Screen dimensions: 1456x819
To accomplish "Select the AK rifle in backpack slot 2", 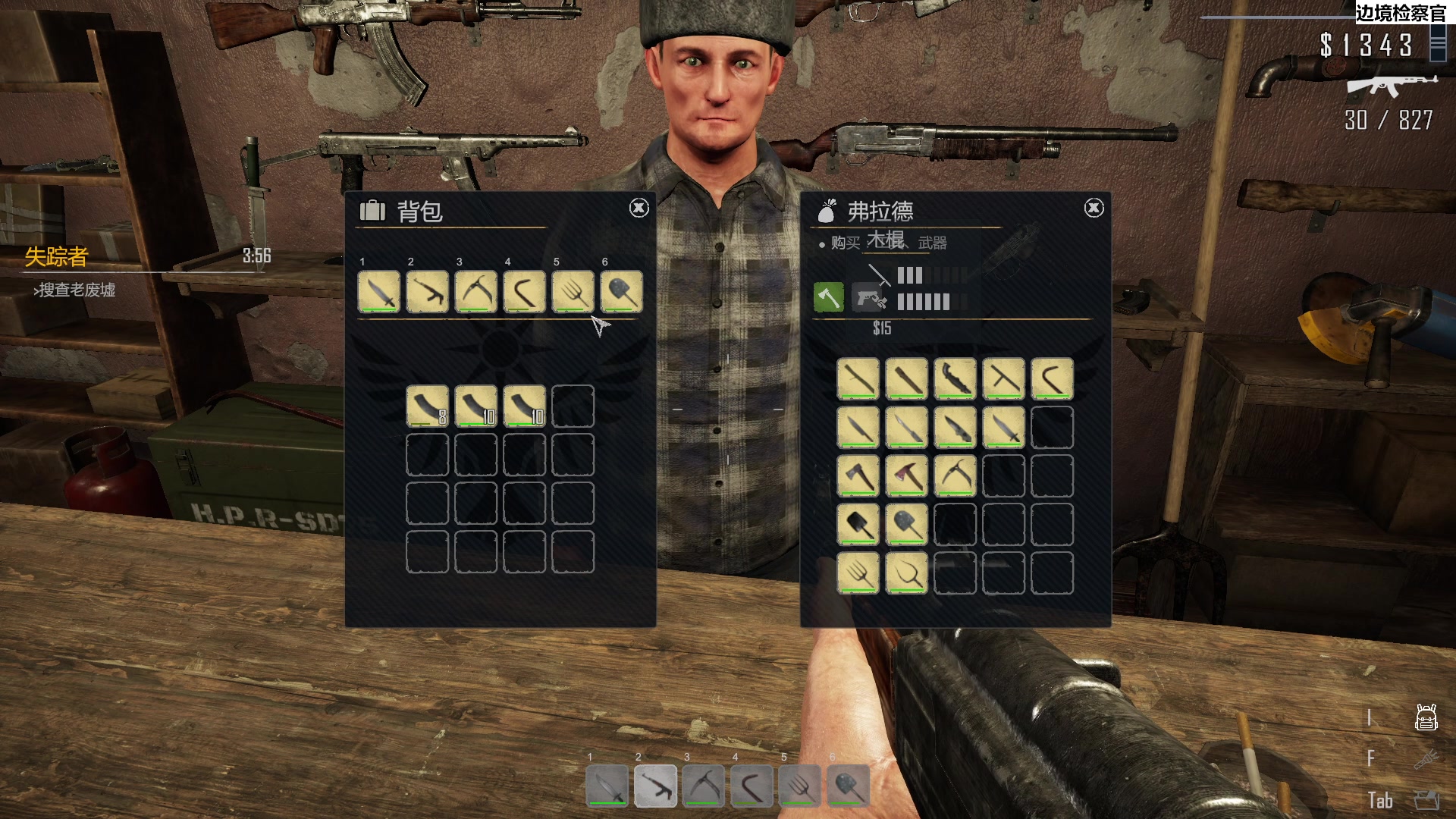I will pos(428,292).
